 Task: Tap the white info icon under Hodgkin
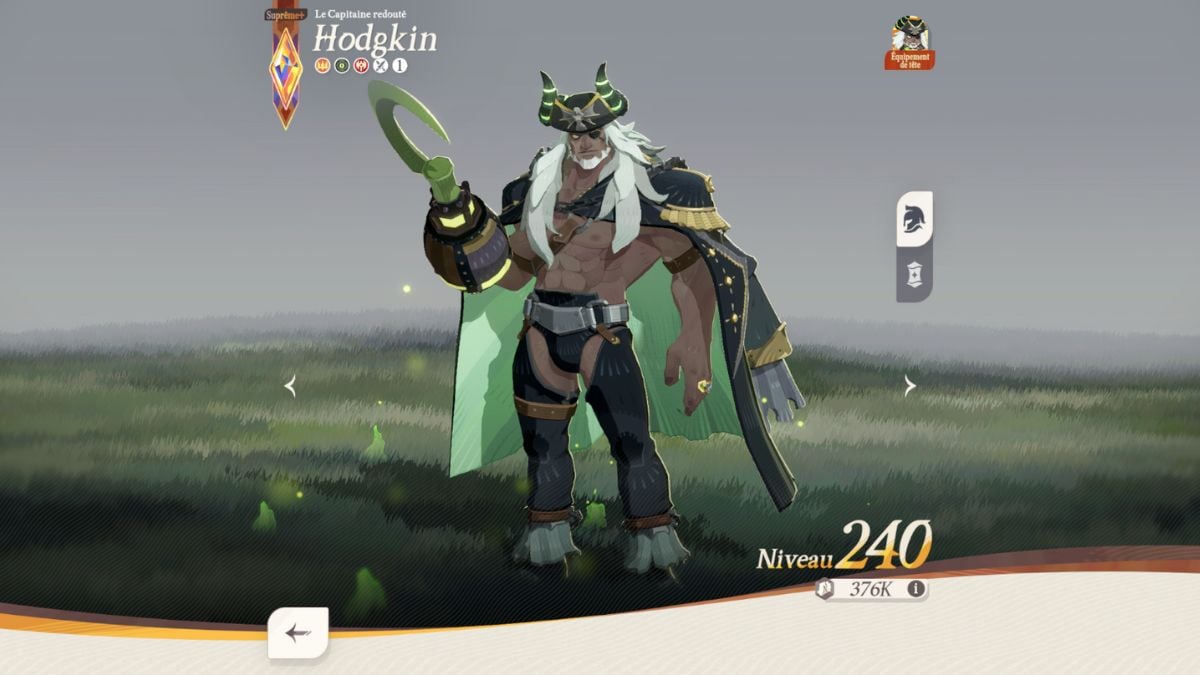coord(400,66)
